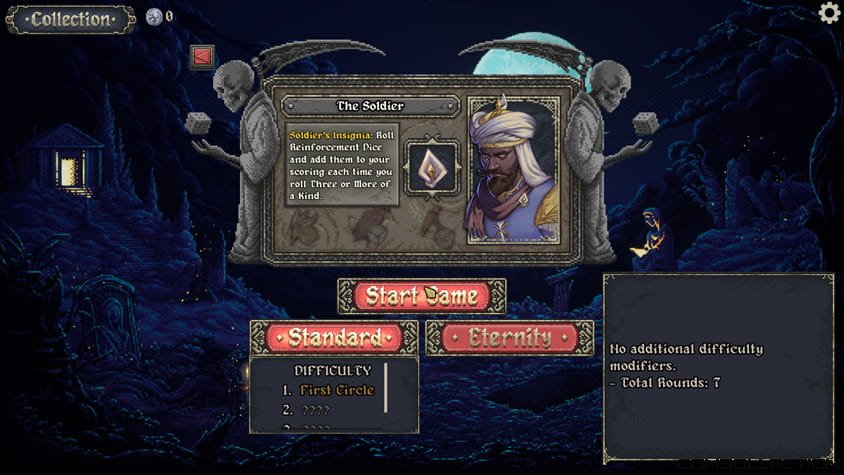
Task: Choose First Circle difficulty
Action: pyautogui.click(x=336, y=390)
